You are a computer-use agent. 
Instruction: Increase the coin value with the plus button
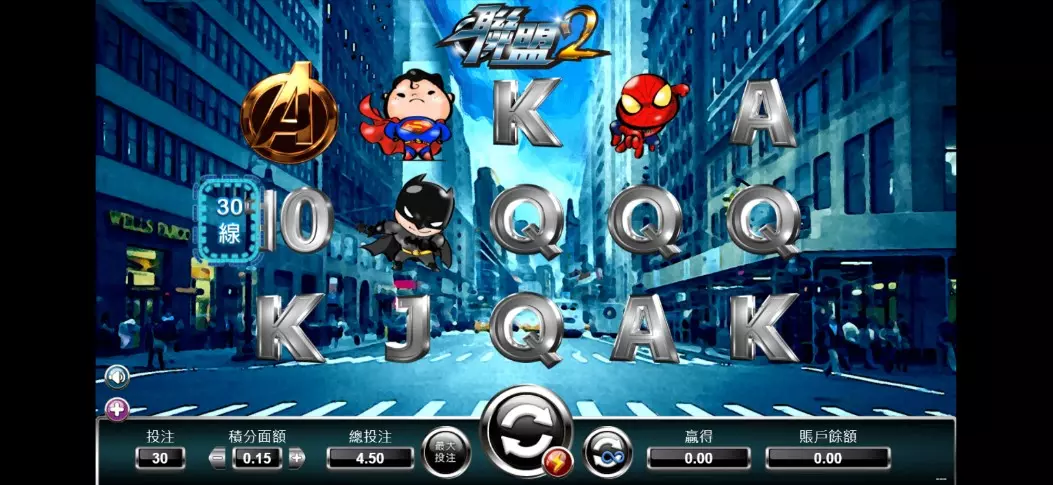pos(297,458)
